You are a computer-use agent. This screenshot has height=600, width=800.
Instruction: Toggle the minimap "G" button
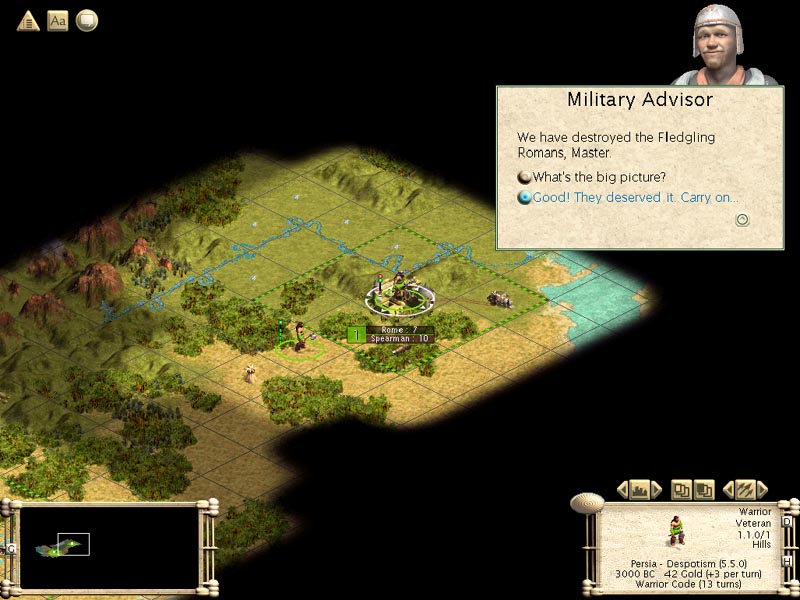pyautogui.click(x=10, y=548)
